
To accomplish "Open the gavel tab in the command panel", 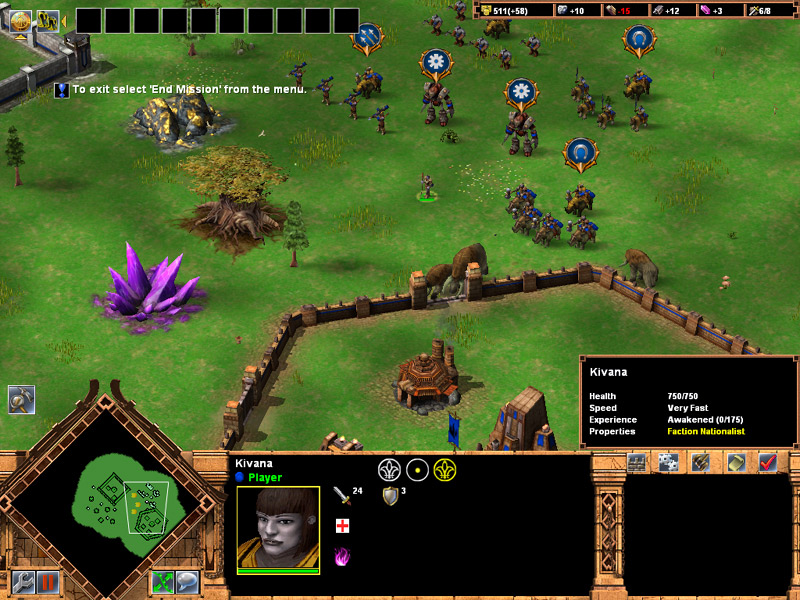I will tap(701, 462).
